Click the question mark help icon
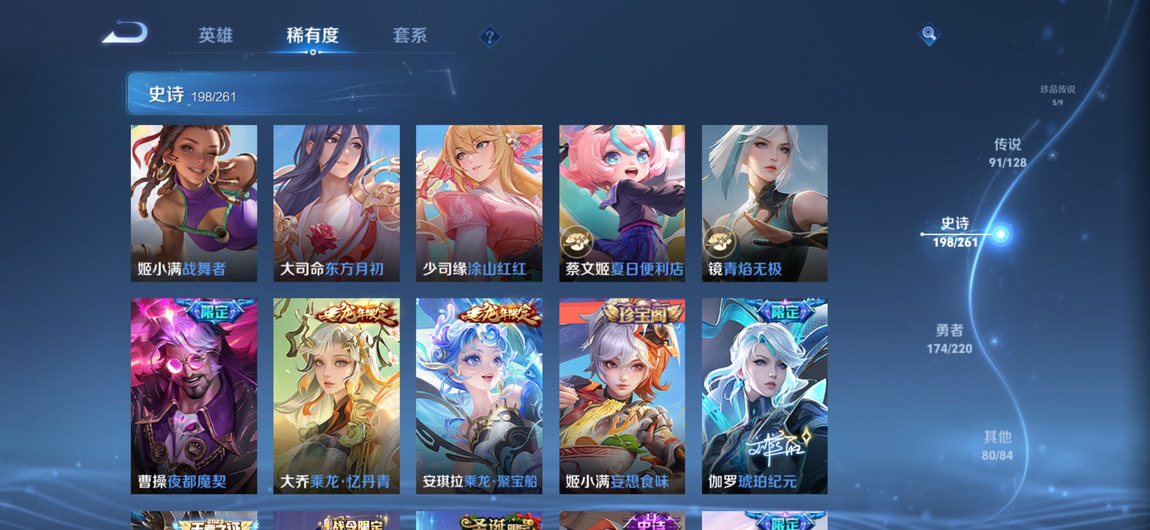The image size is (1150, 530). [x=489, y=37]
